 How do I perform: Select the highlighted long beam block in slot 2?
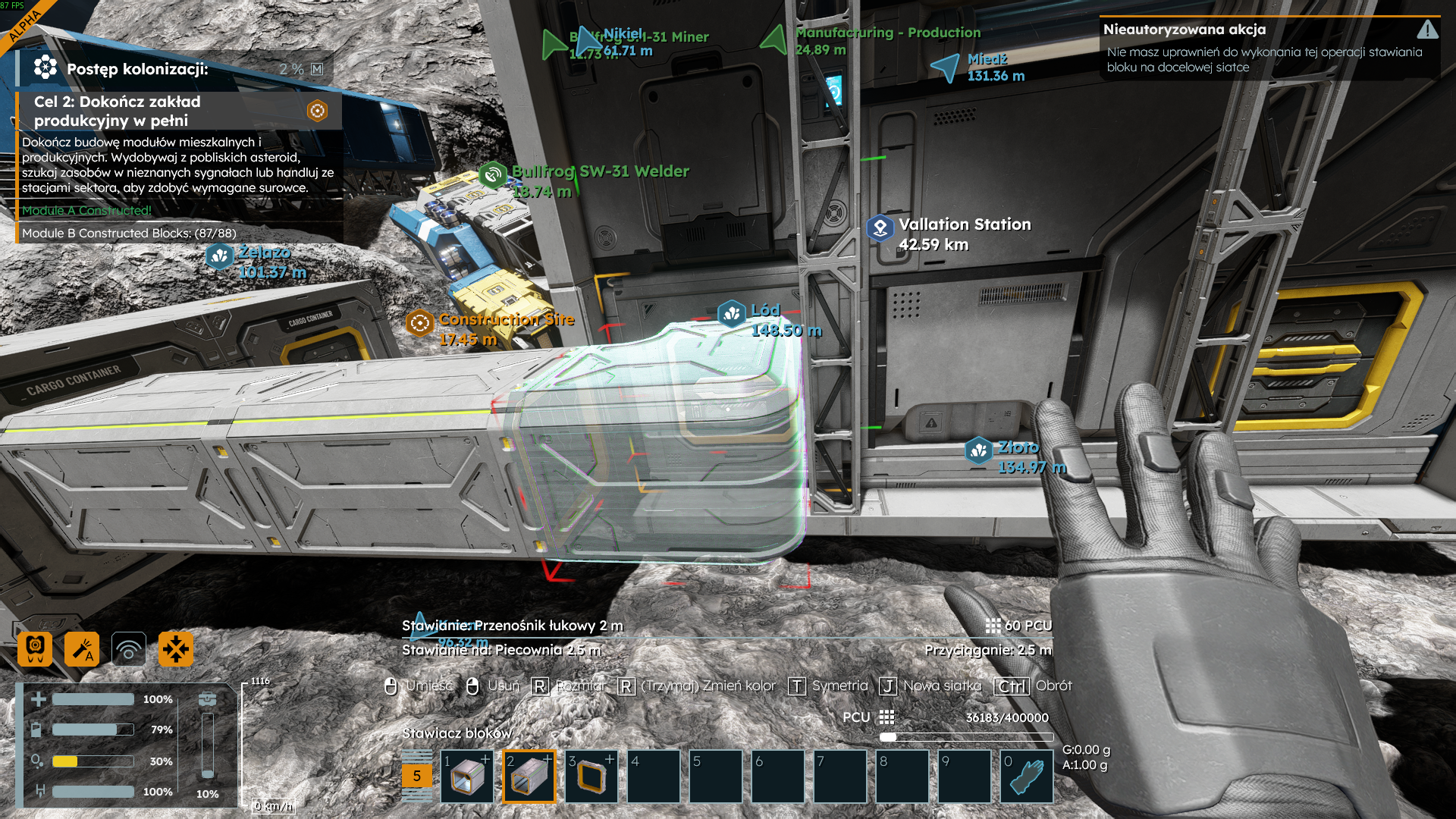tap(529, 777)
